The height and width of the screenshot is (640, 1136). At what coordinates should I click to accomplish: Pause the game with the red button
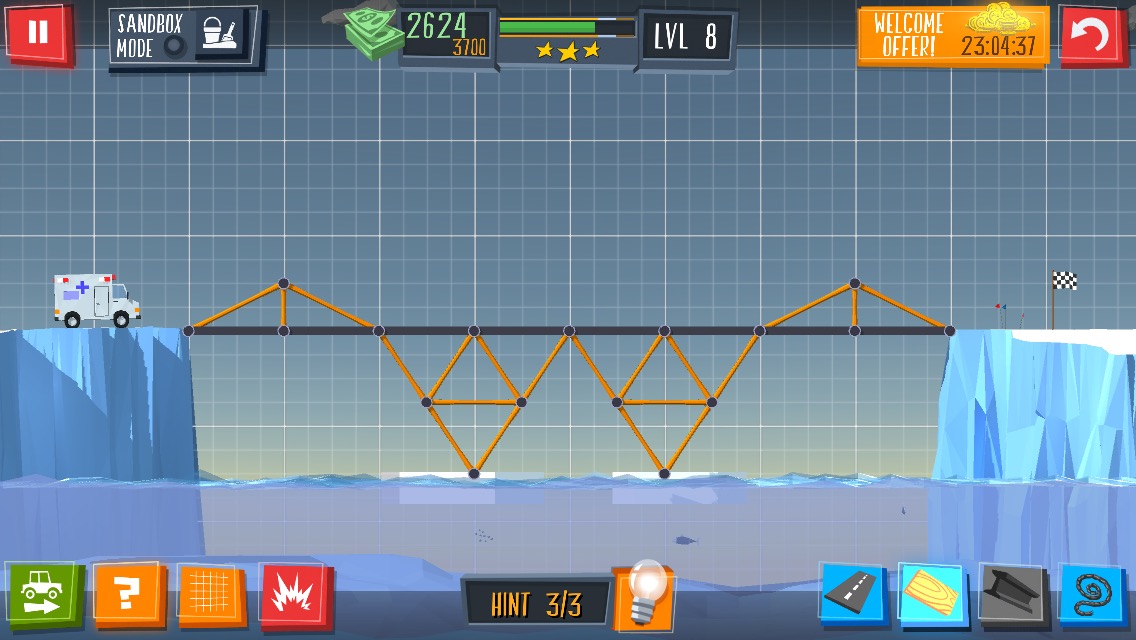point(38,34)
